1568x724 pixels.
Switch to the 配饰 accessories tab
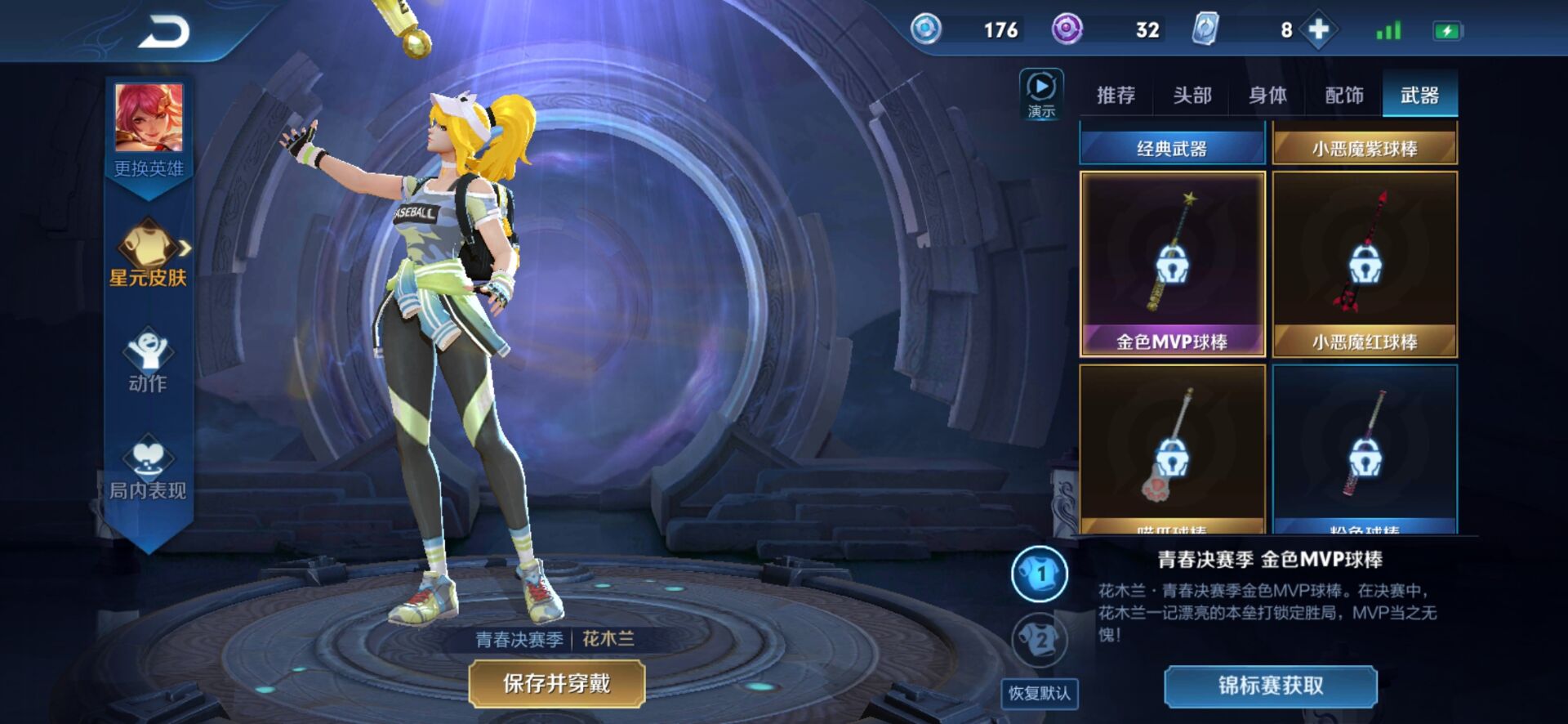click(x=1344, y=96)
